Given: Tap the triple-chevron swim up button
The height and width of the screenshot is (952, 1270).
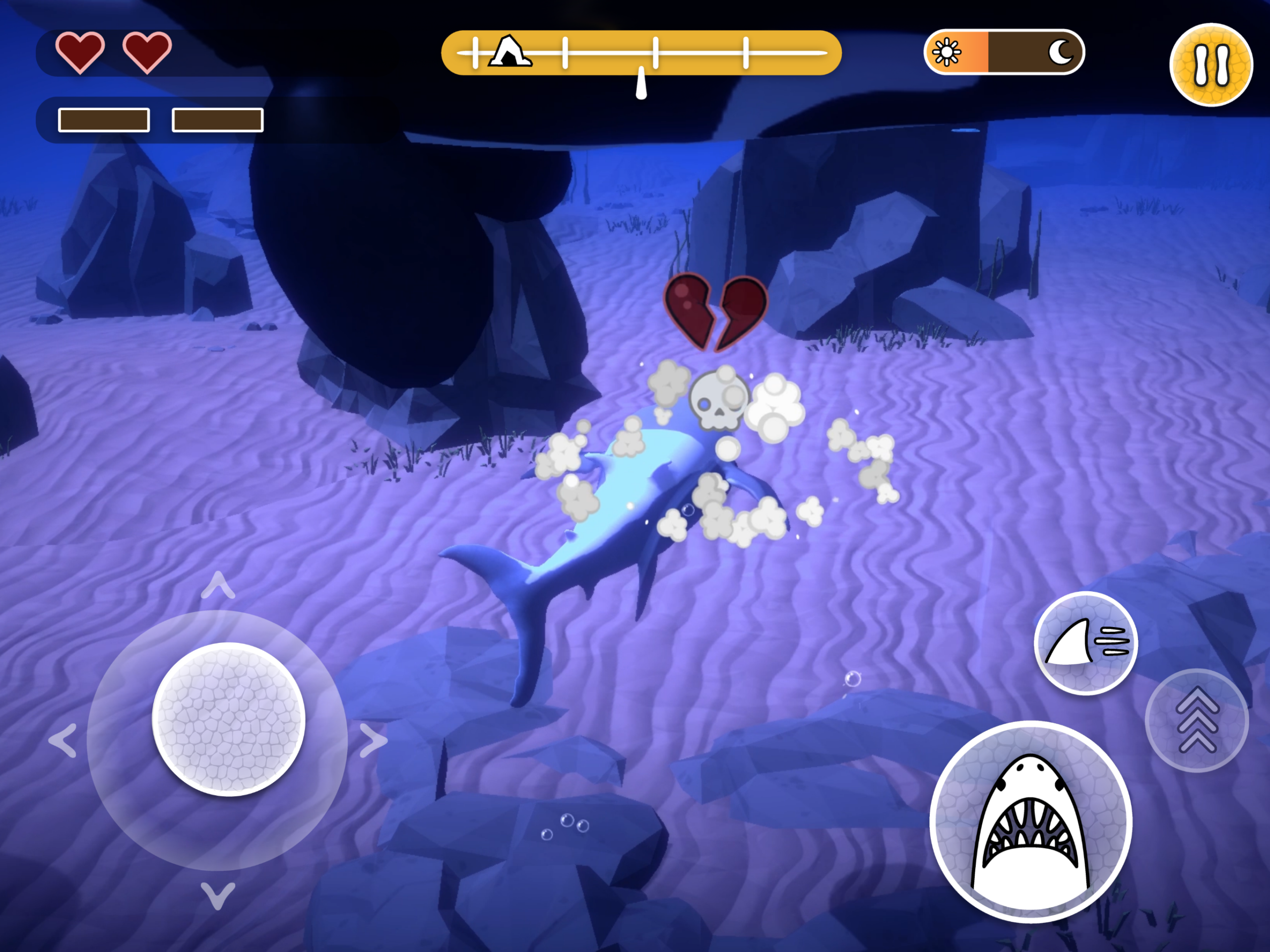Looking at the screenshot, I should tap(1197, 720).
